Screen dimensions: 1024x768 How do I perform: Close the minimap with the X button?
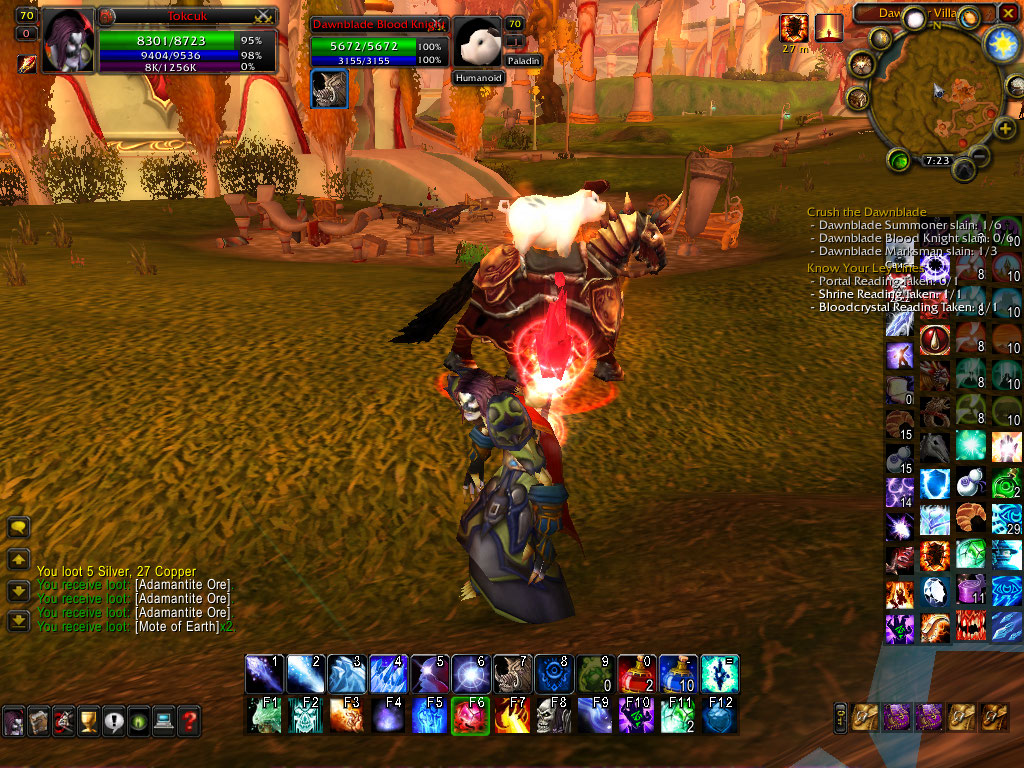1010,13
